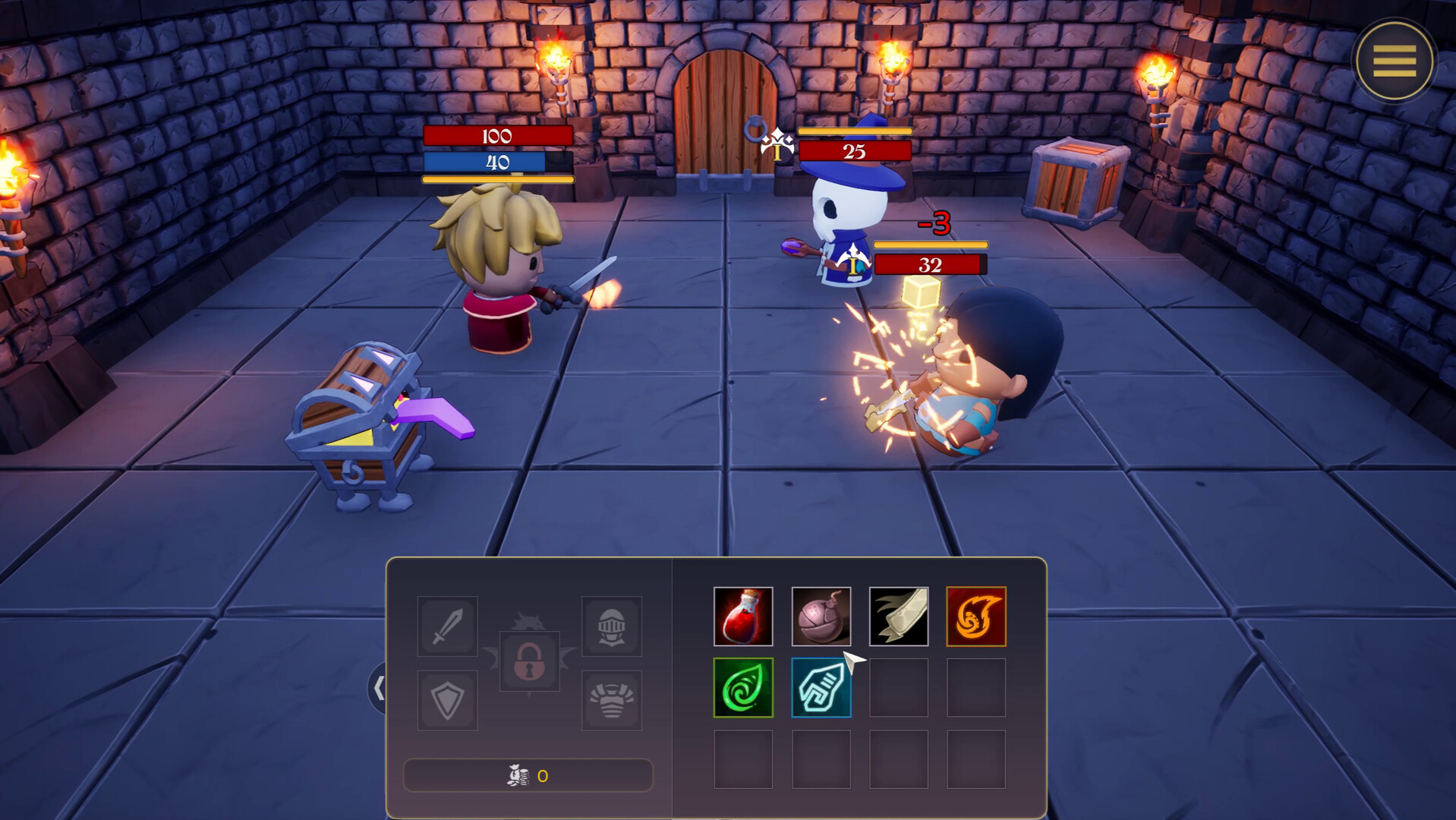The height and width of the screenshot is (820, 1456).
Task: Activate the orange fire skill
Action: point(977,615)
